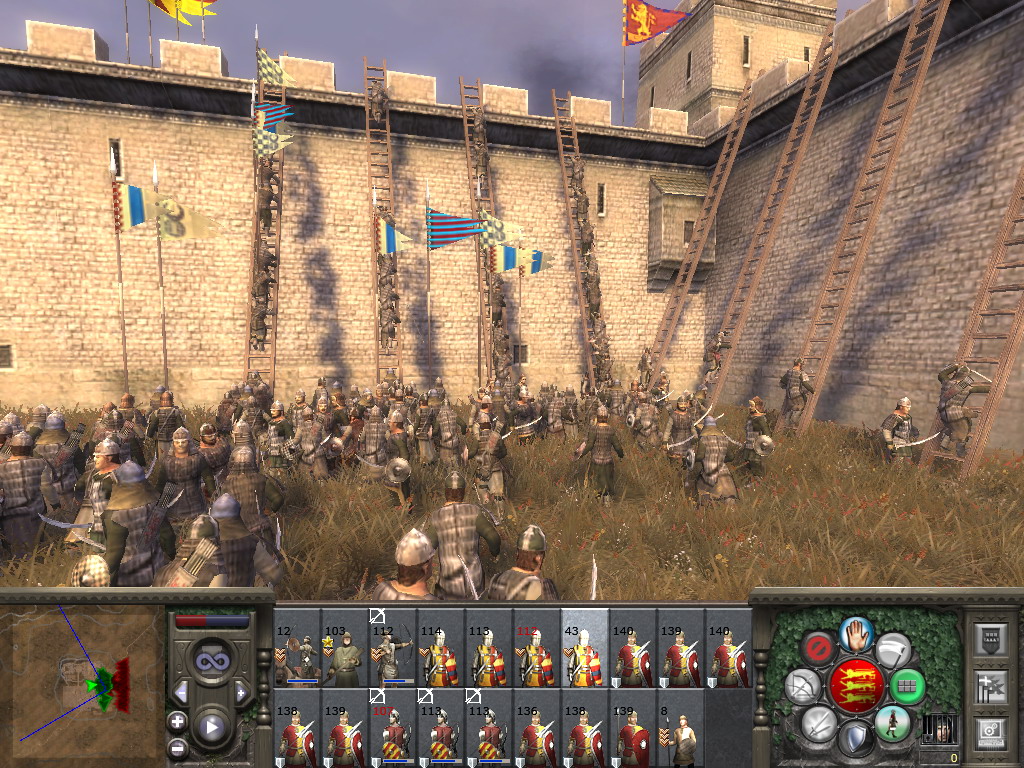Toggle the shield guard mode button
1024x768 pixels.
[856, 740]
